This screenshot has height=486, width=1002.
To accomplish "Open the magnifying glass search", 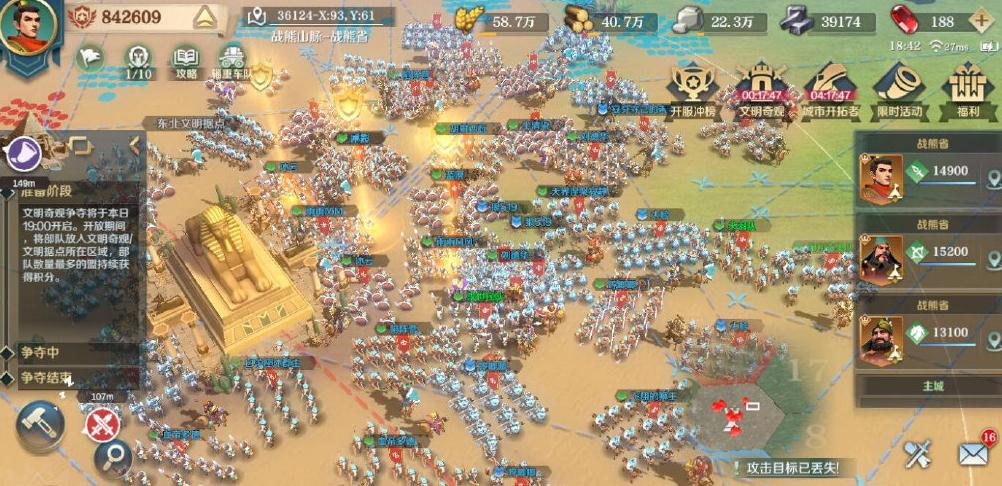I will point(113,458).
